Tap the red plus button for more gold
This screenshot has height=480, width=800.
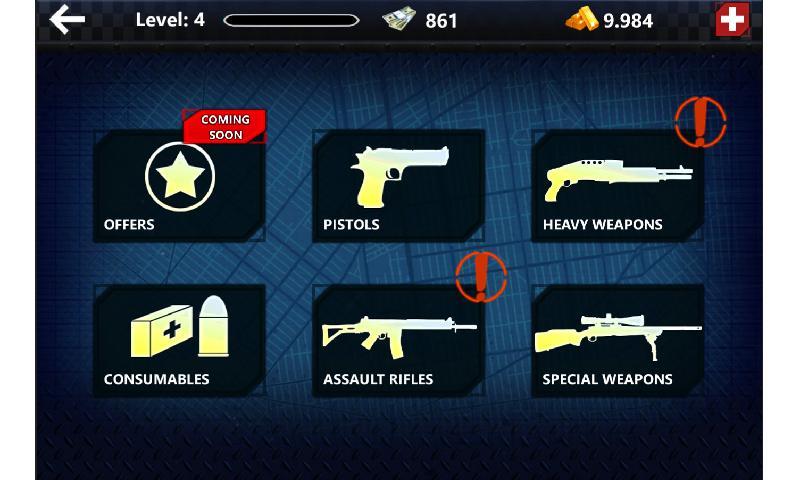click(x=731, y=20)
